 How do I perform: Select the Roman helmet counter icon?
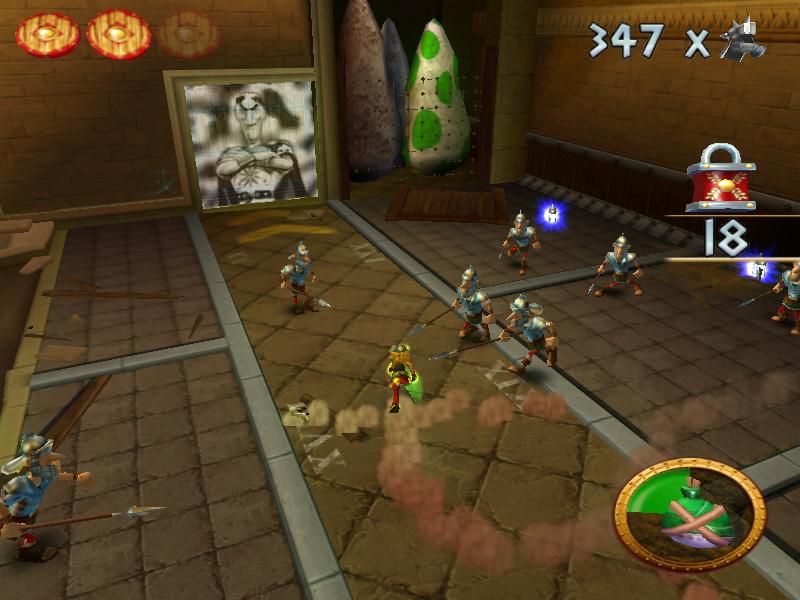(x=742, y=39)
